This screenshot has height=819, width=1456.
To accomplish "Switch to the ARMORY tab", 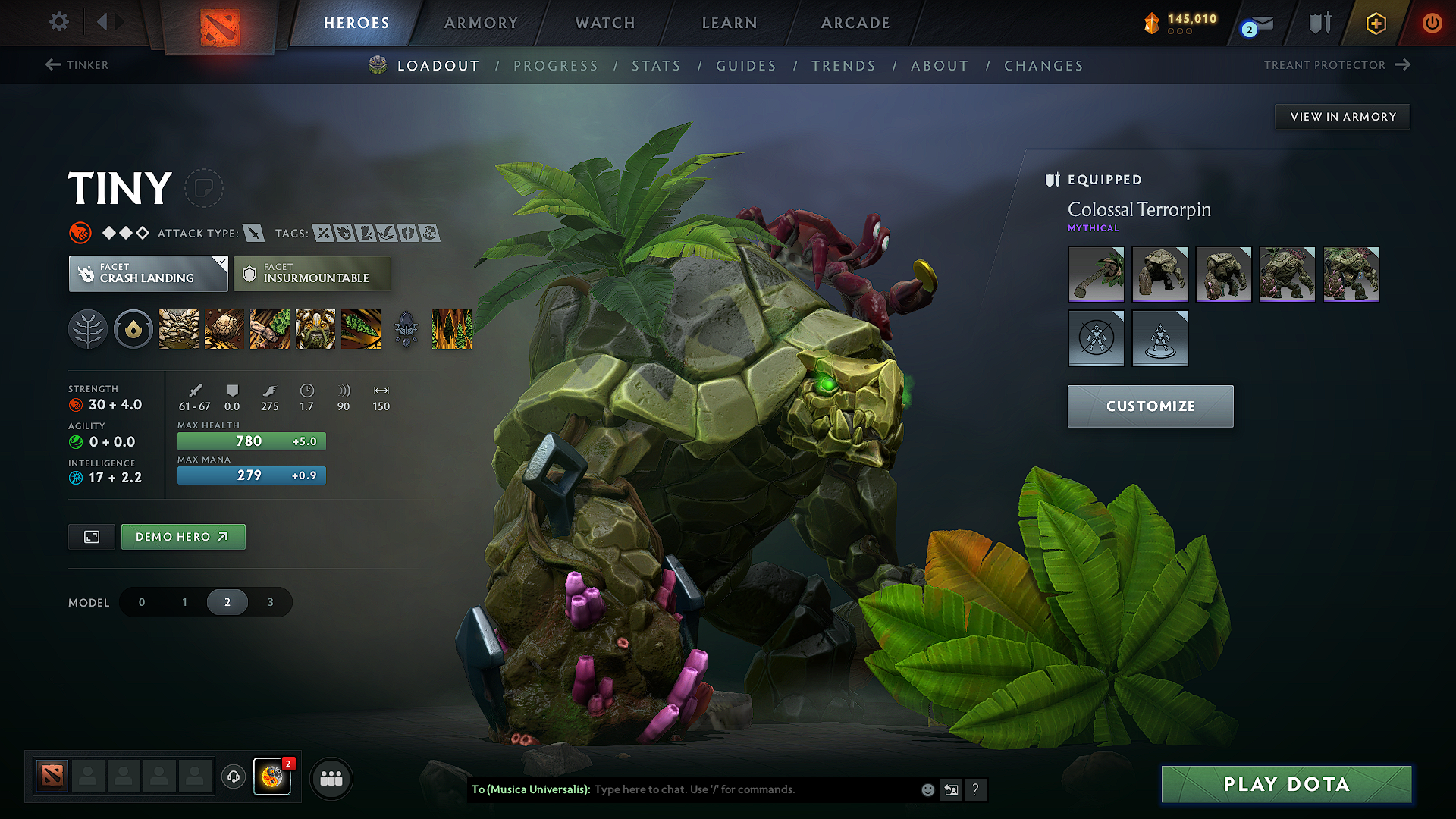I will 480,23.
